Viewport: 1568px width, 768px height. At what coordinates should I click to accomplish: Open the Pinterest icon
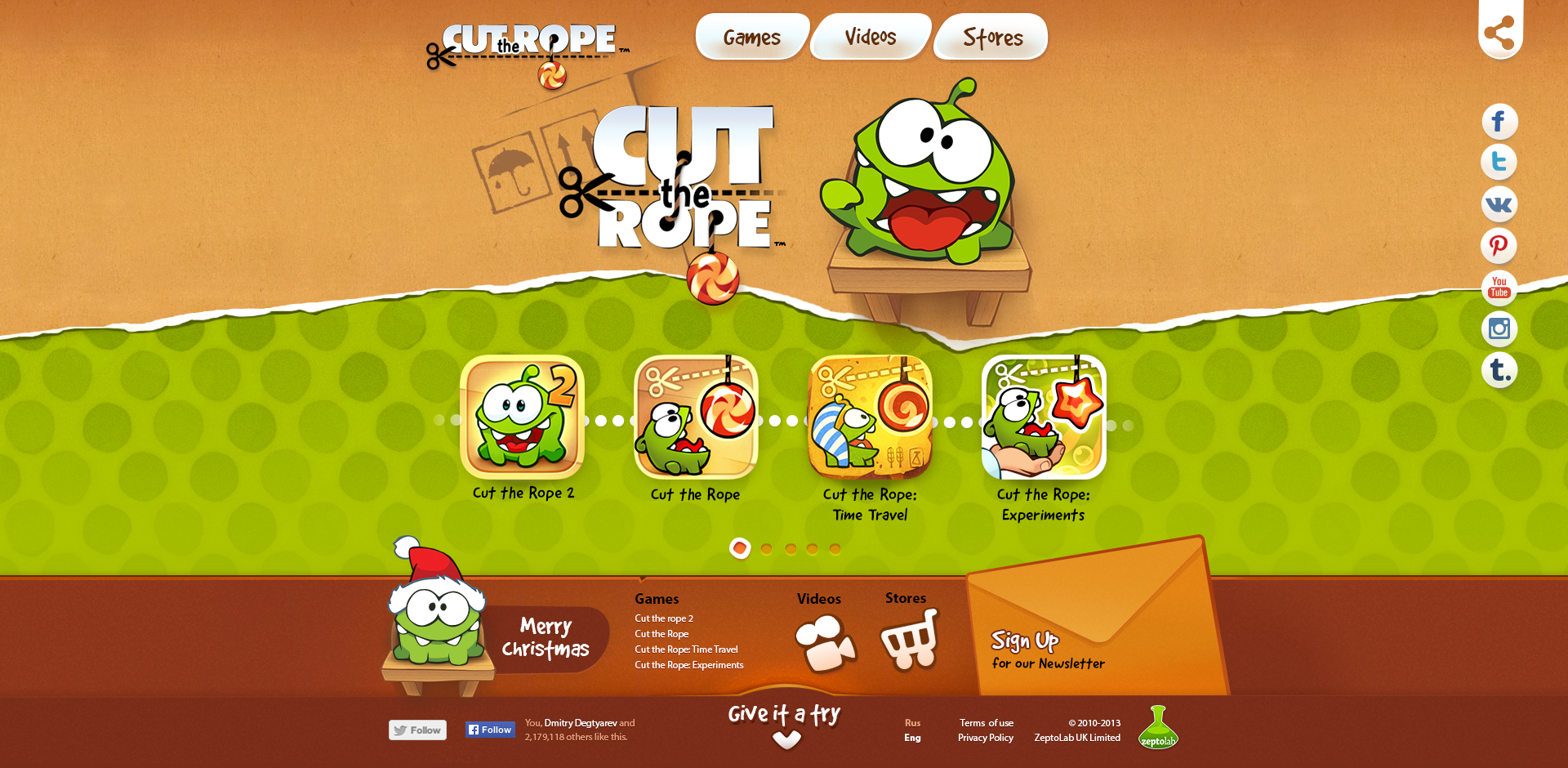(1499, 246)
